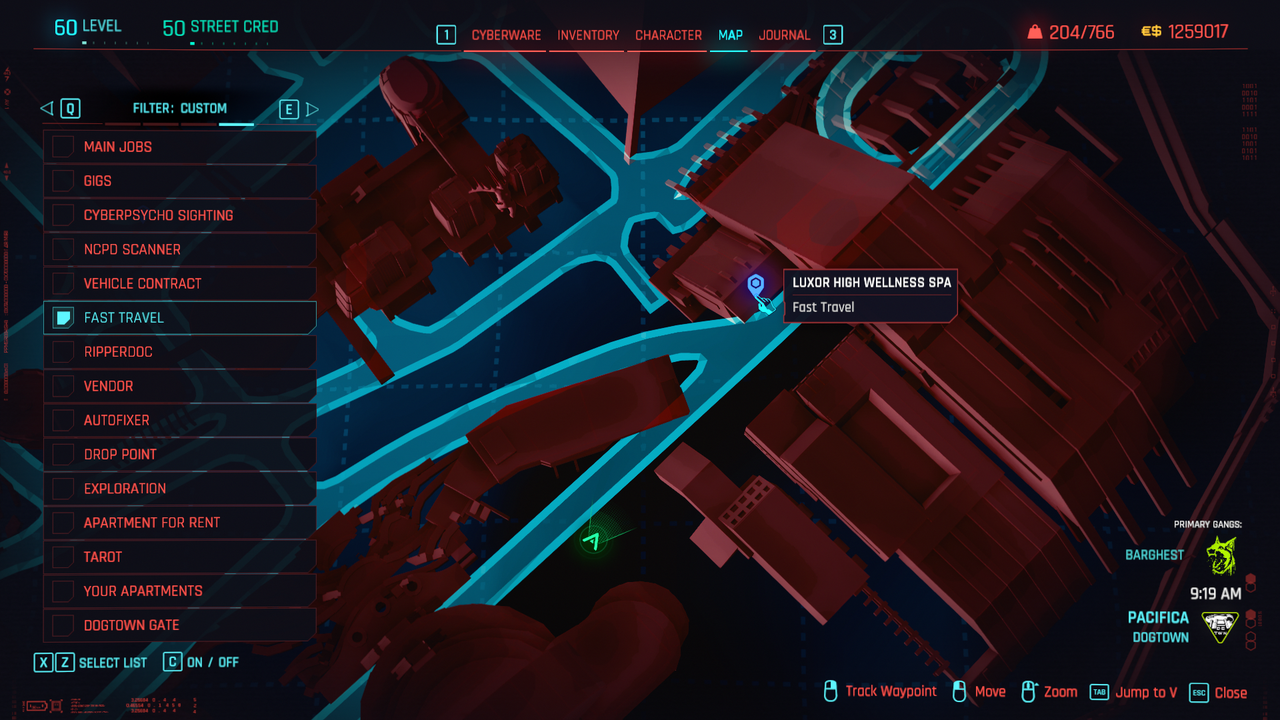The height and width of the screenshot is (720, 1280).
Task: Toggle the Main Jobs filter
Action: pos(63,147)
